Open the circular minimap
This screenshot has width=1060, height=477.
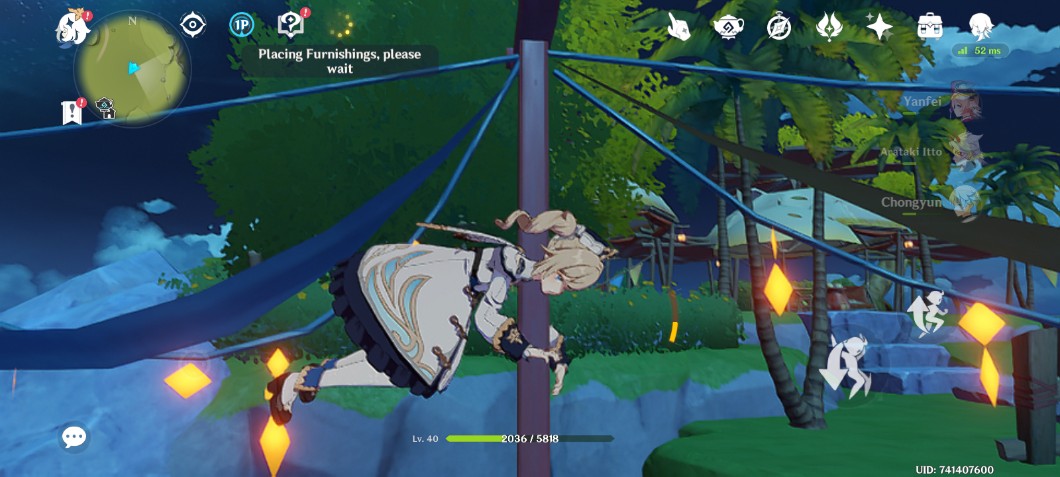pyautogui.click(x=132, y=69)
